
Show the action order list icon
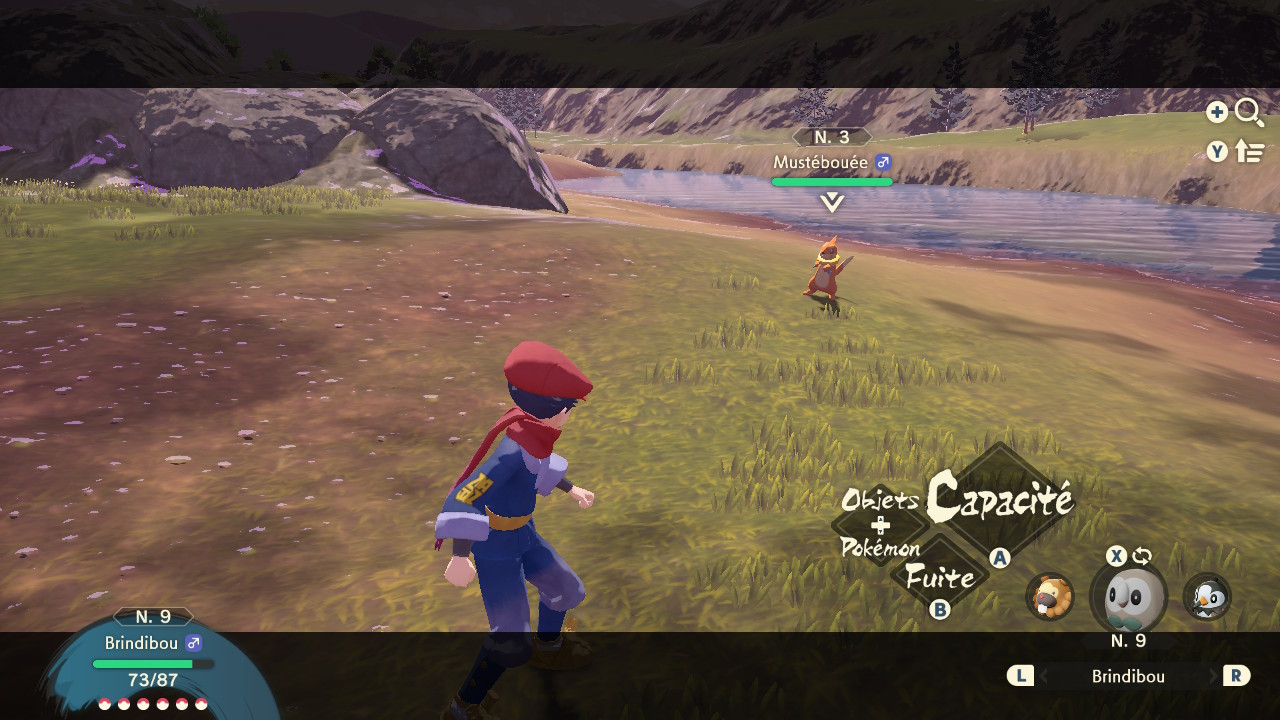pyautogui.click(x=1250, y=151)
